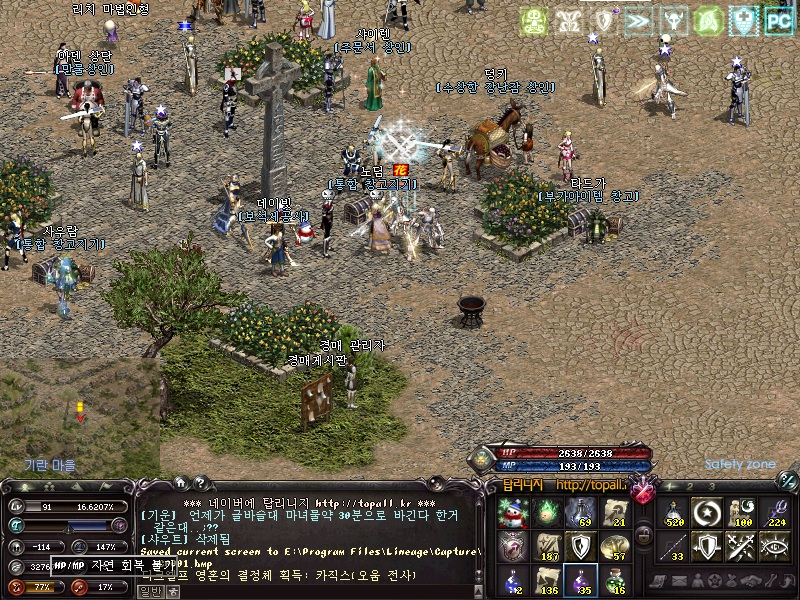The width and height of the screenshot is (800, 600).
Task: Switch to hotbar page 2
Action: click(x=691, y=486)
